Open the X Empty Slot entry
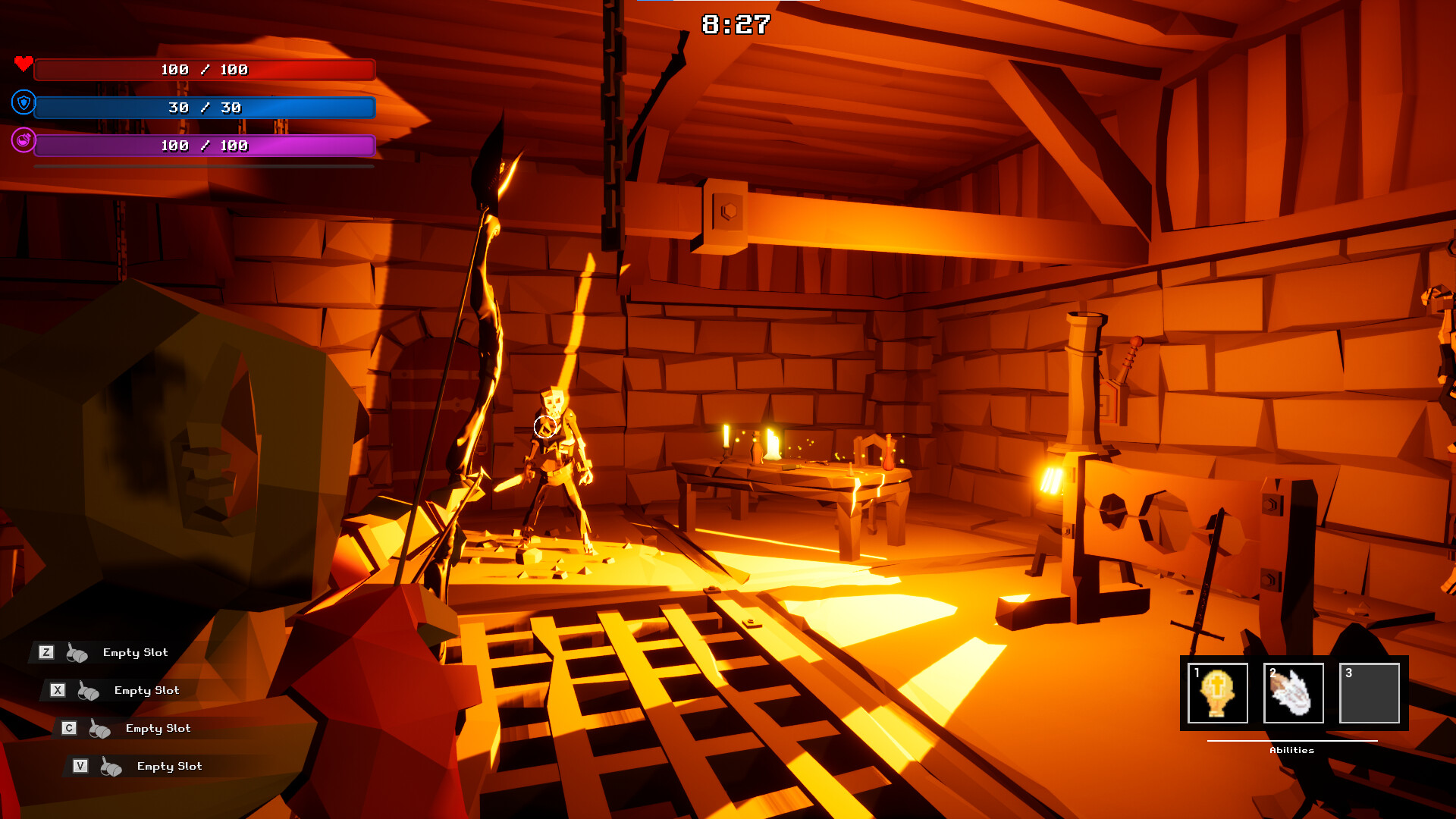The height and width of the screenshot is (819, 1456). click(146, 690)
